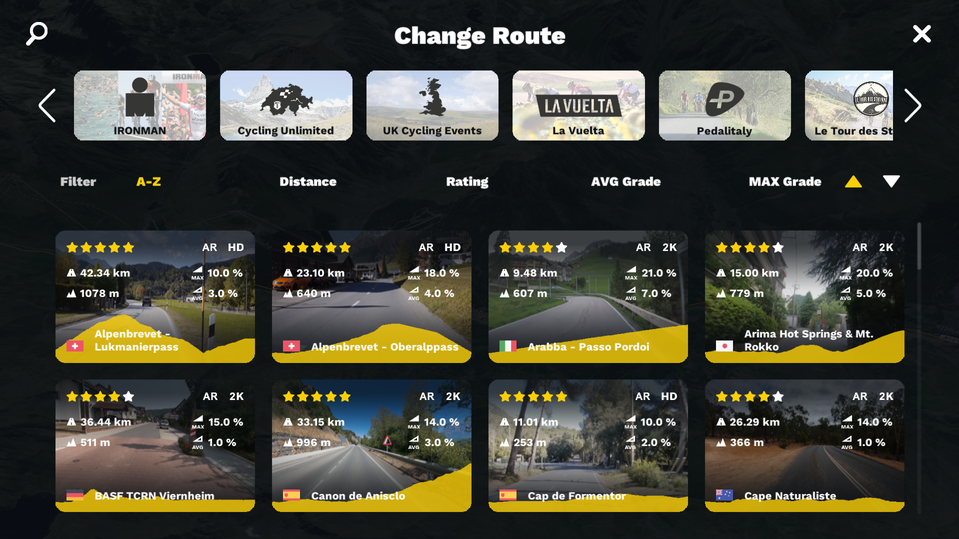The image size is (959, 539).
Task: Show previous route collections with left arrow
Action: [47, 105]
